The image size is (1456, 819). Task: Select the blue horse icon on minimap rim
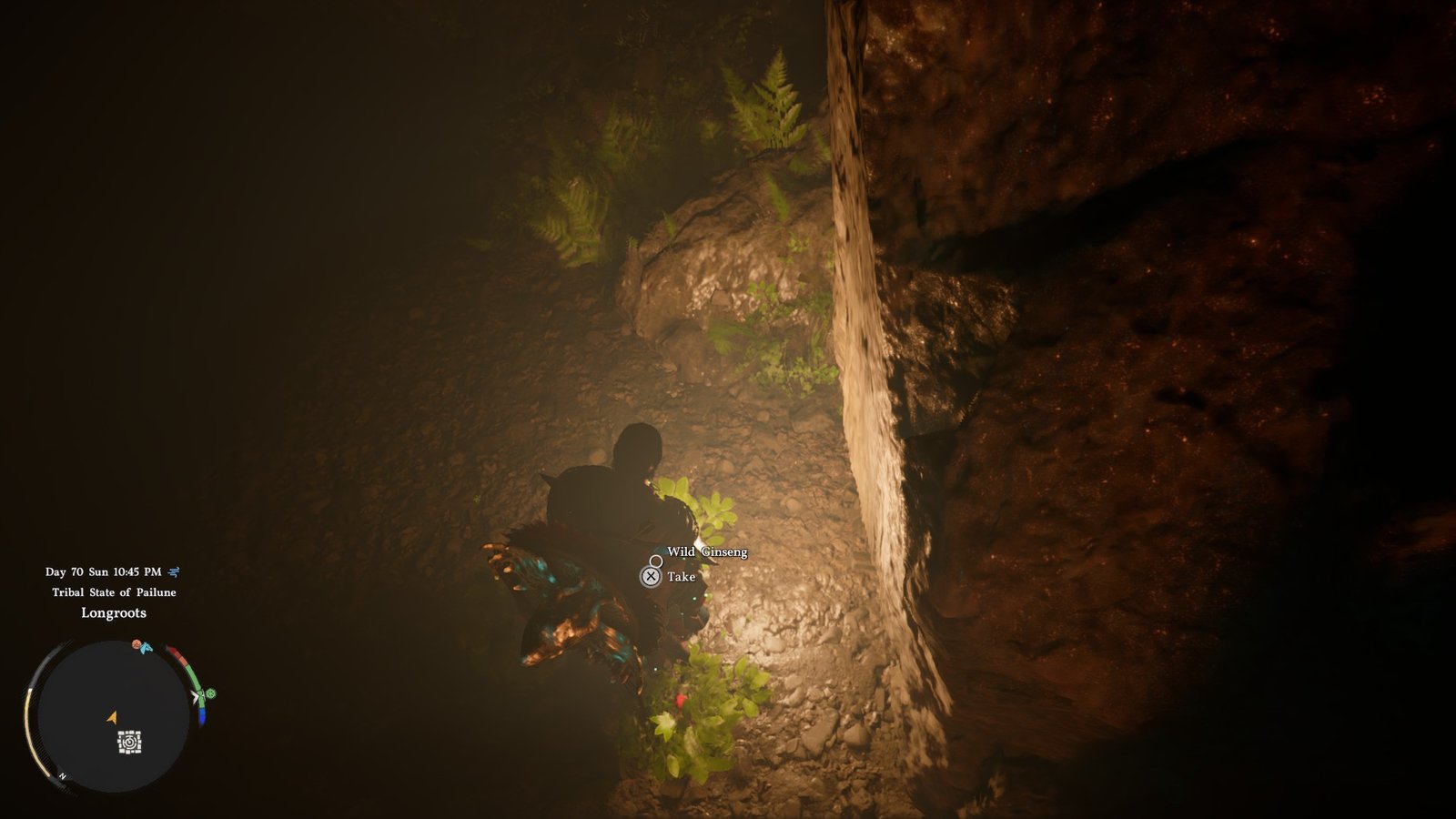(x=147, y=648)
